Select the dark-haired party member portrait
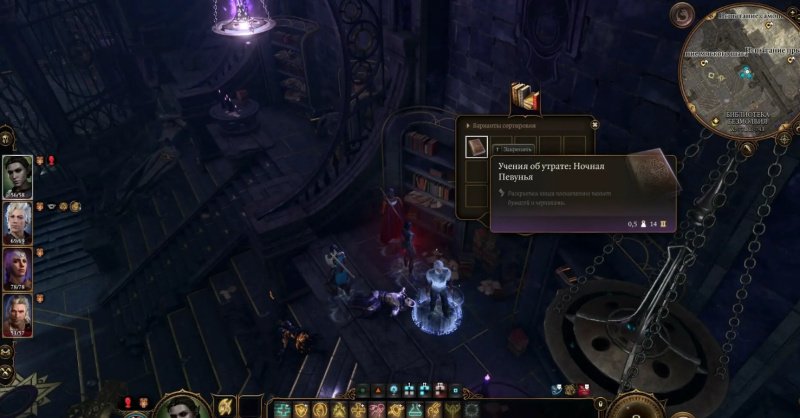 pyautogui.click(x=18, y=175)
